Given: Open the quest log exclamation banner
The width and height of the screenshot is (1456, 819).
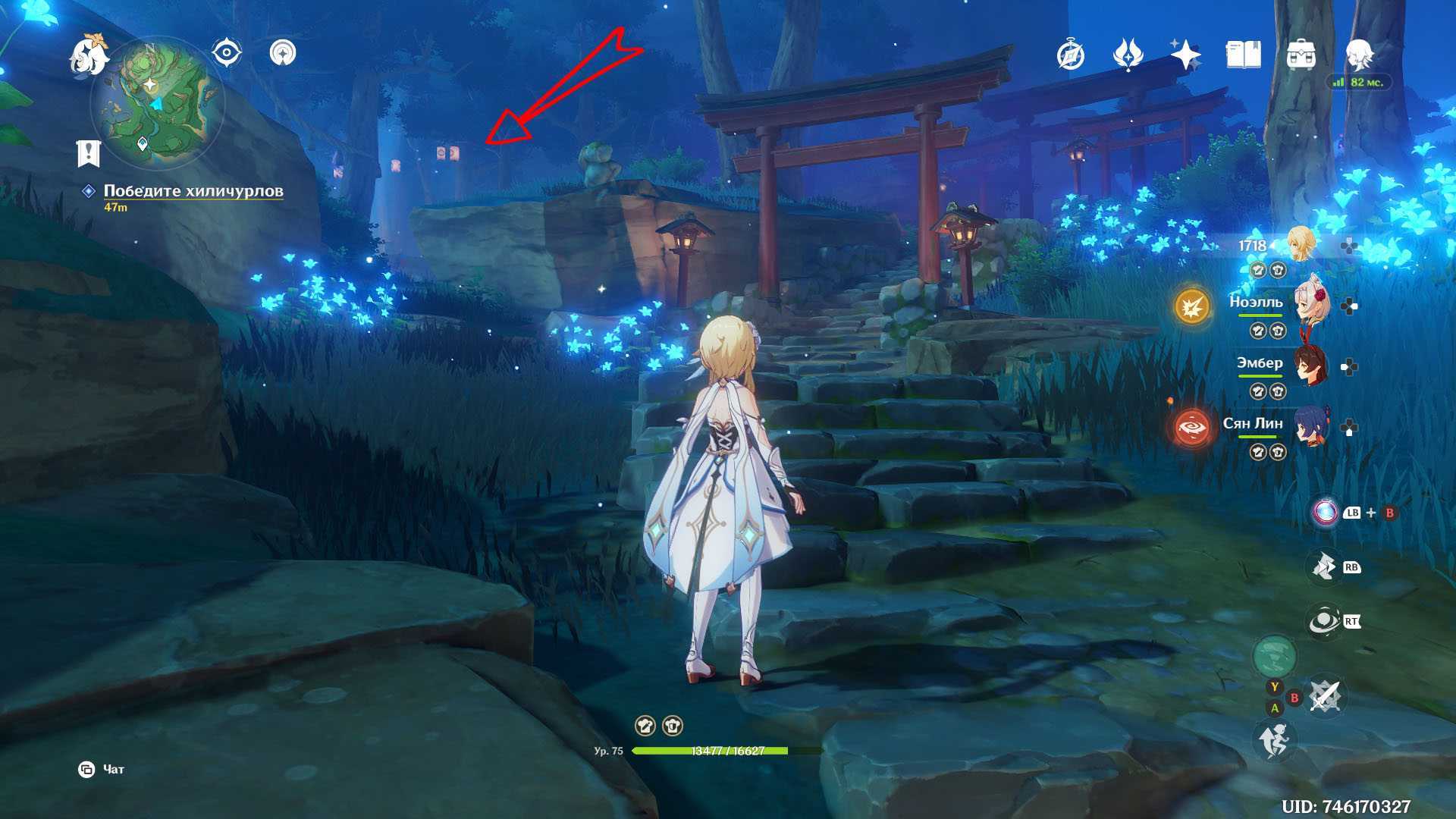Looking at the screenshot, I should pos(89,152).
